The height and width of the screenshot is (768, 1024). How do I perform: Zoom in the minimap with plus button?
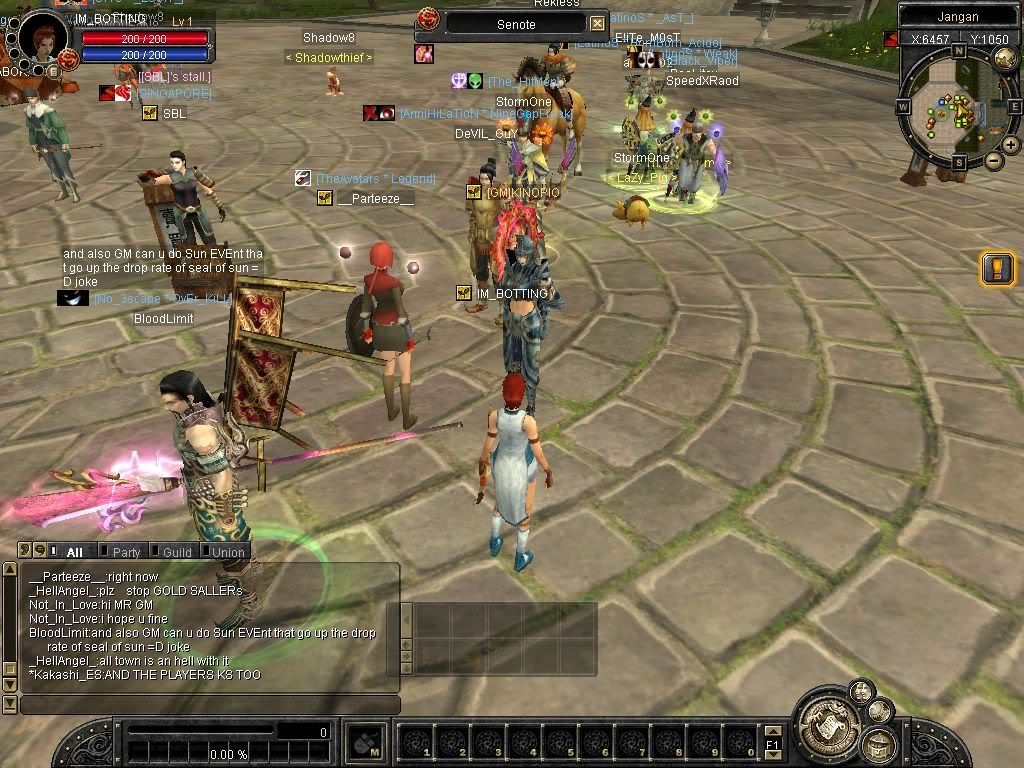coord(1010,144)
